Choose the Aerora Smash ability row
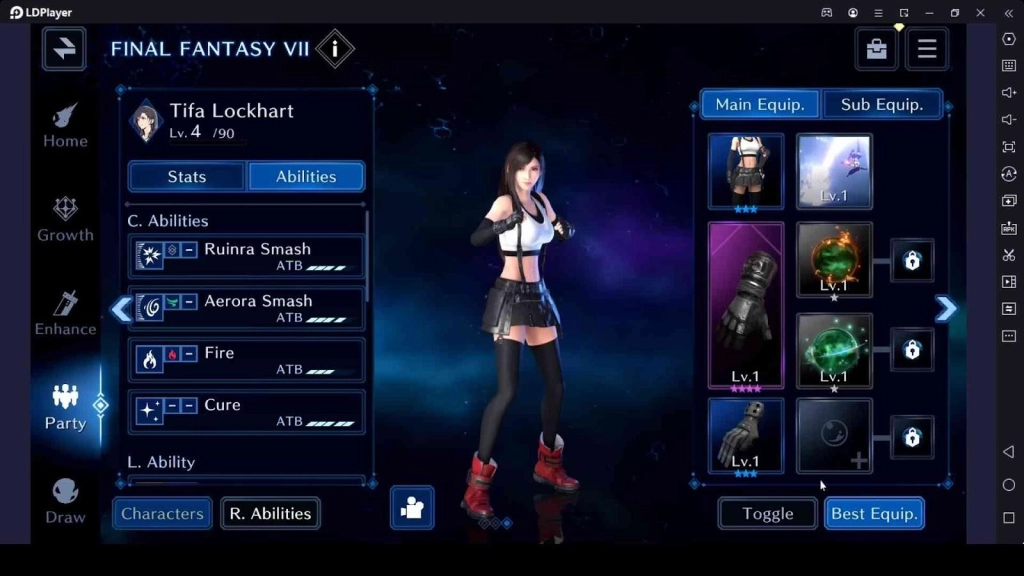The image size is (1024, 576). click(246, 308)
